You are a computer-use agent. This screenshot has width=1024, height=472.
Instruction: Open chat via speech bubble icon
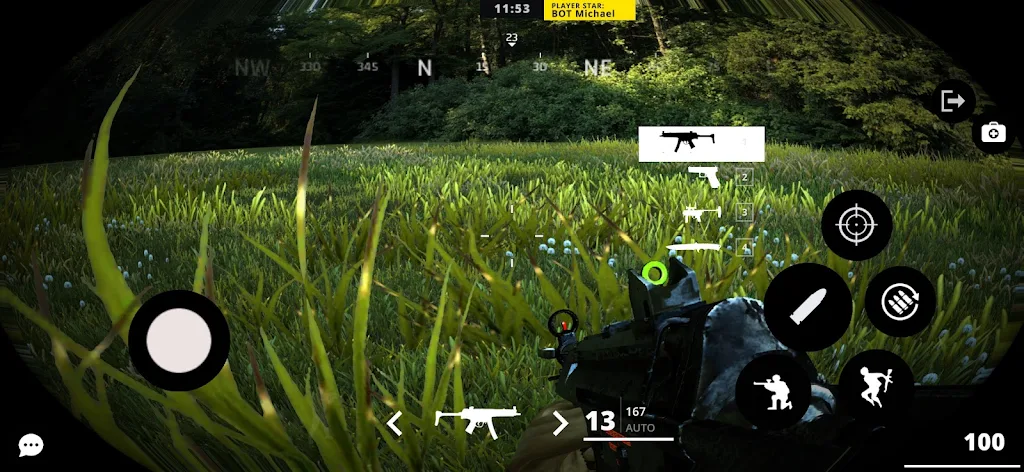tap(31, 445)
